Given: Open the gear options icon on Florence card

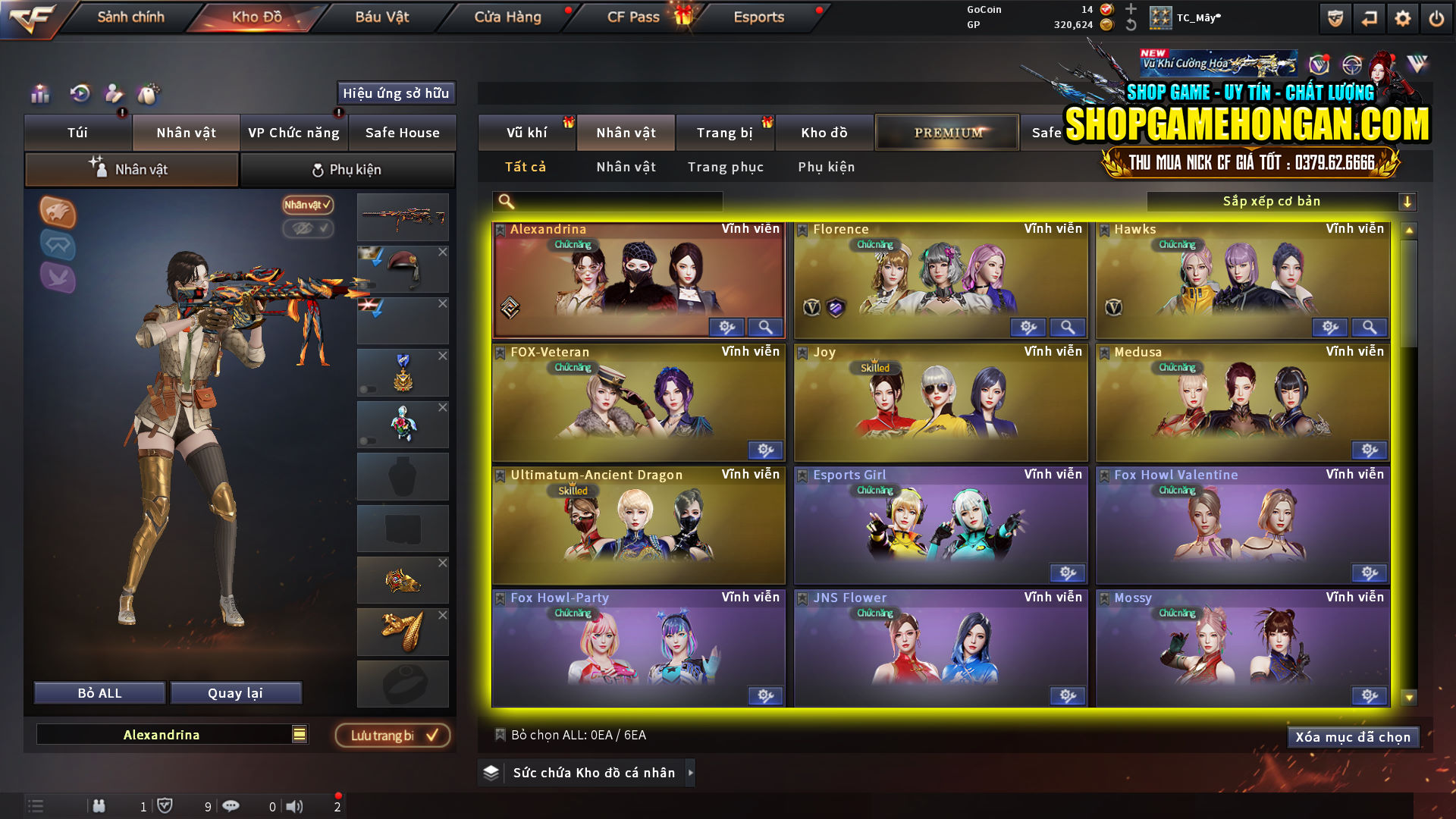Looking at the screenshot, I should tap(1028, 327).
